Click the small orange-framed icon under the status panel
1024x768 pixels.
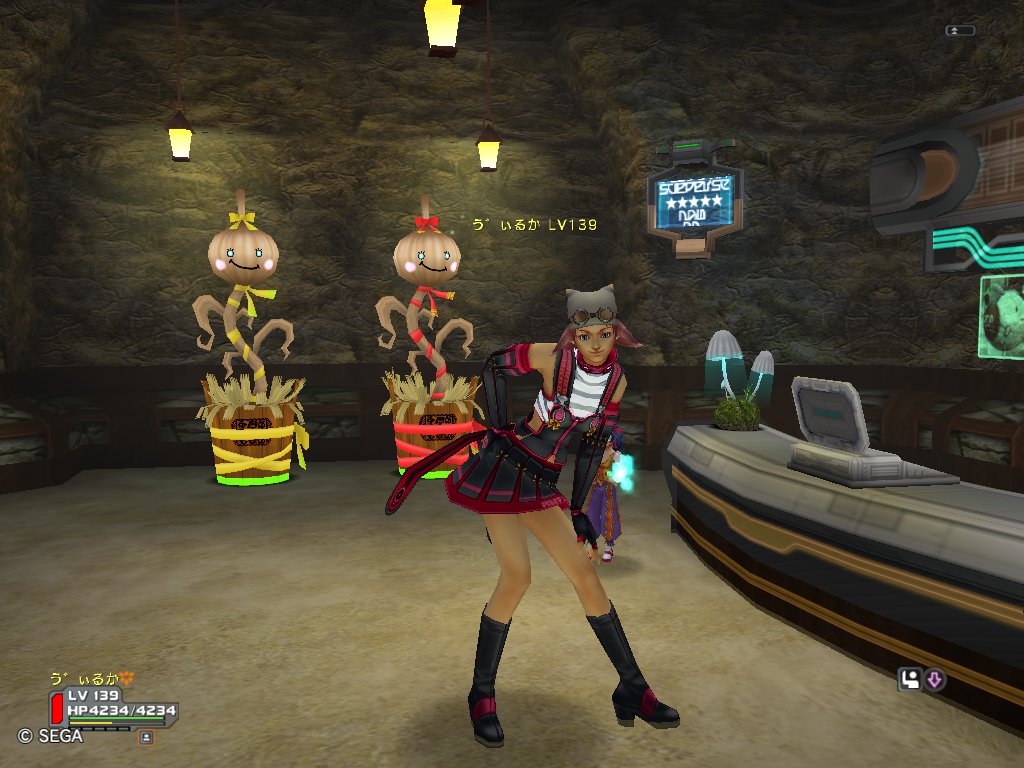pyautogui.click(x=146, y=737)
